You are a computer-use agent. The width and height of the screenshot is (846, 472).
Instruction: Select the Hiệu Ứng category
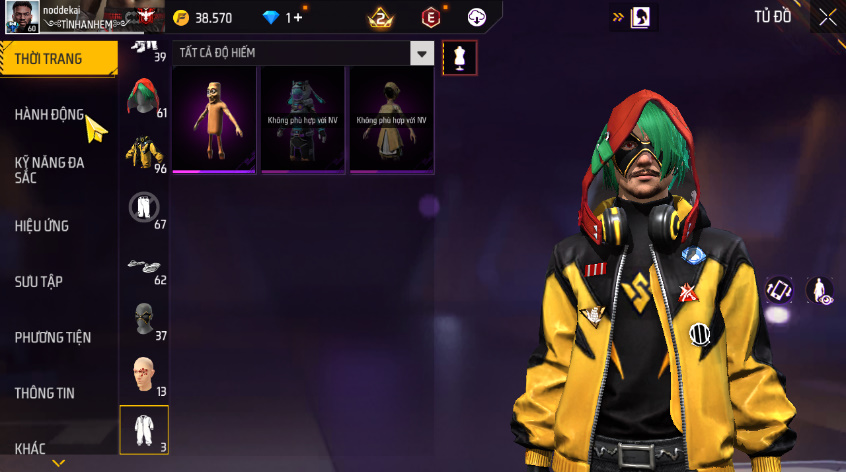pos(42,226)
